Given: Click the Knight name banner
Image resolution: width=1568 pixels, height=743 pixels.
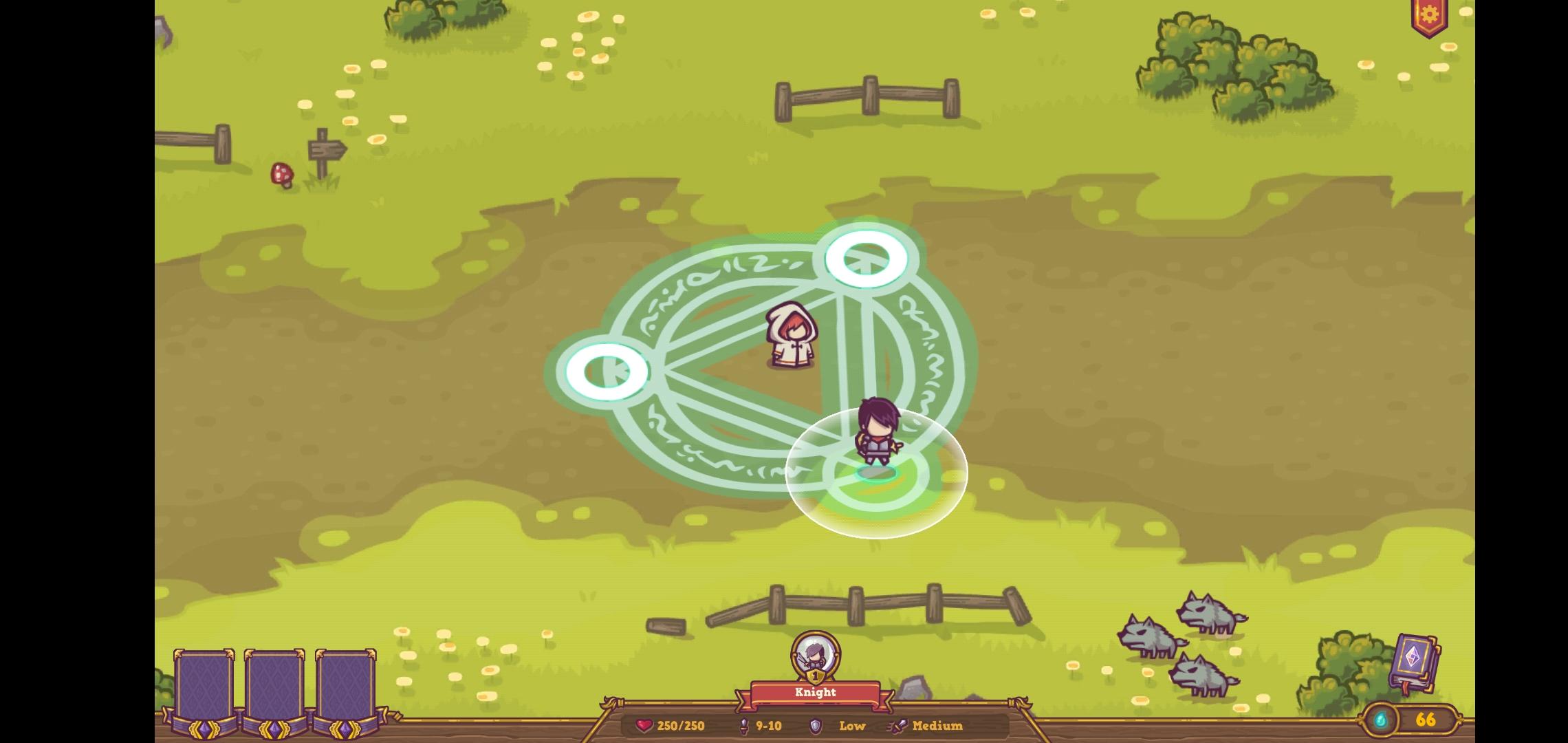Looking at the screenshot, I should [815, 693].
